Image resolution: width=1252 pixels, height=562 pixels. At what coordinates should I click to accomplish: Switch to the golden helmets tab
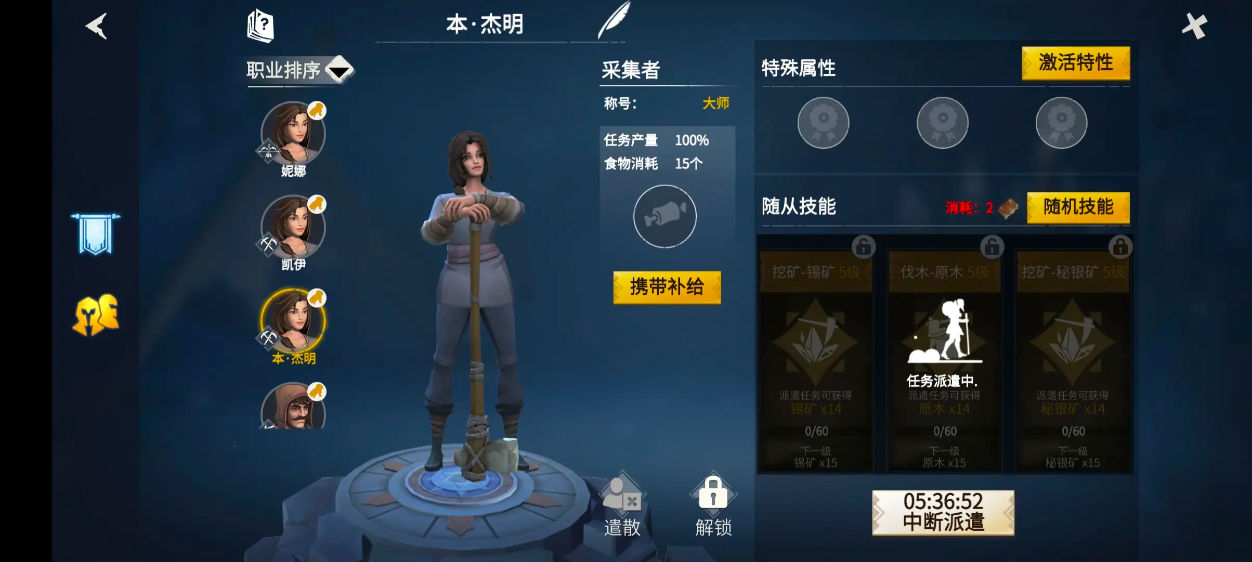click(x=95, y=315)
